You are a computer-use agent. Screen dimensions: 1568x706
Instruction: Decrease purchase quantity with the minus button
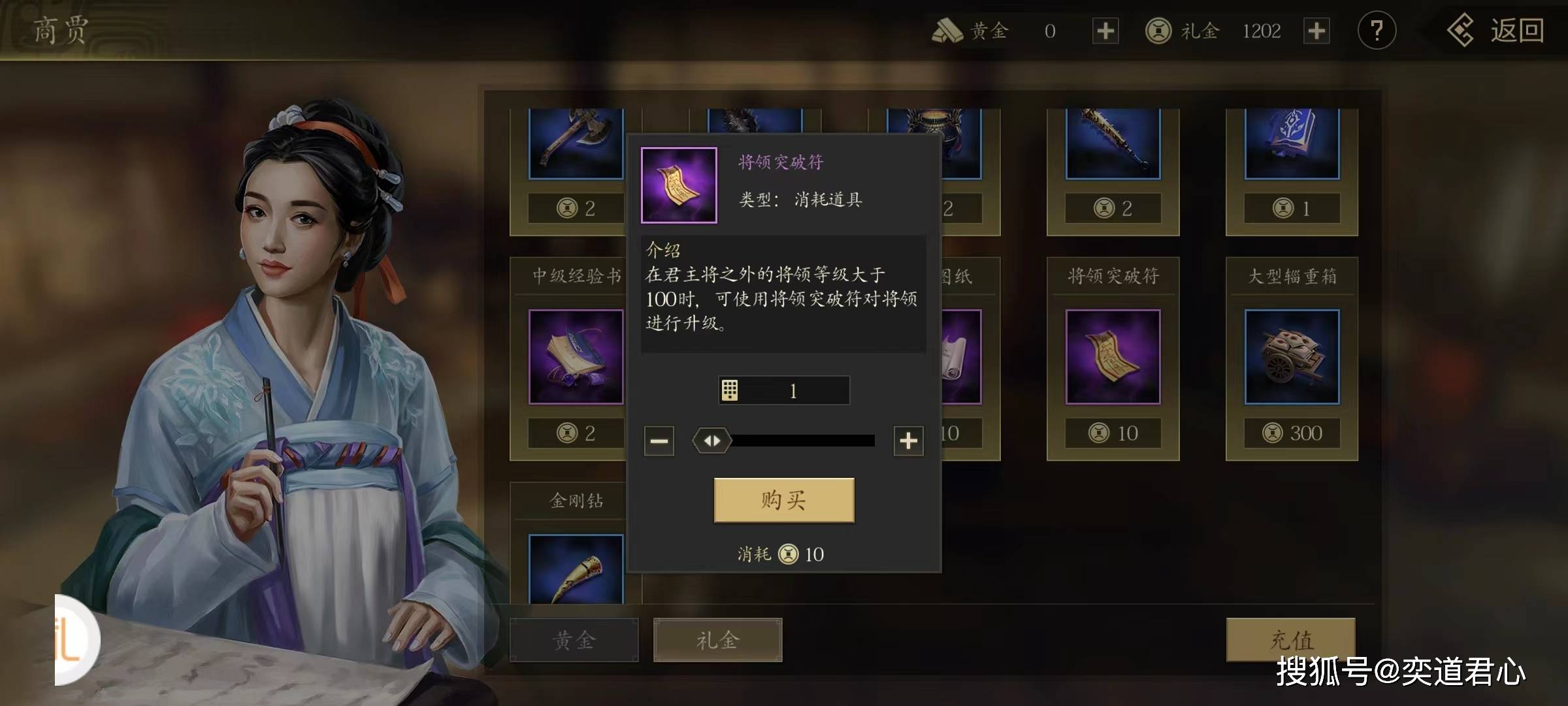click(x=659, y=441)
